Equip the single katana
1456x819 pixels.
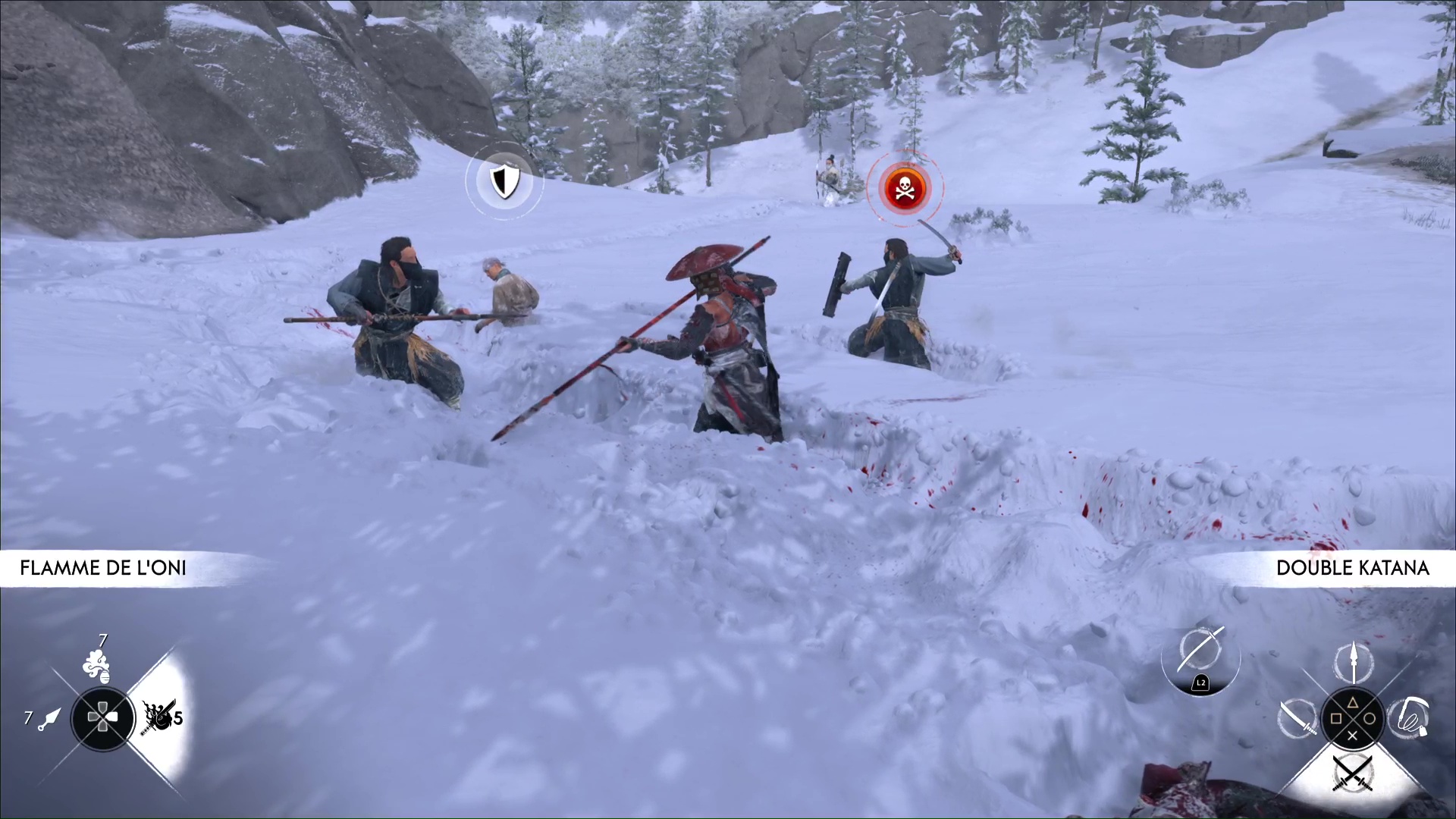[1298, 717]
